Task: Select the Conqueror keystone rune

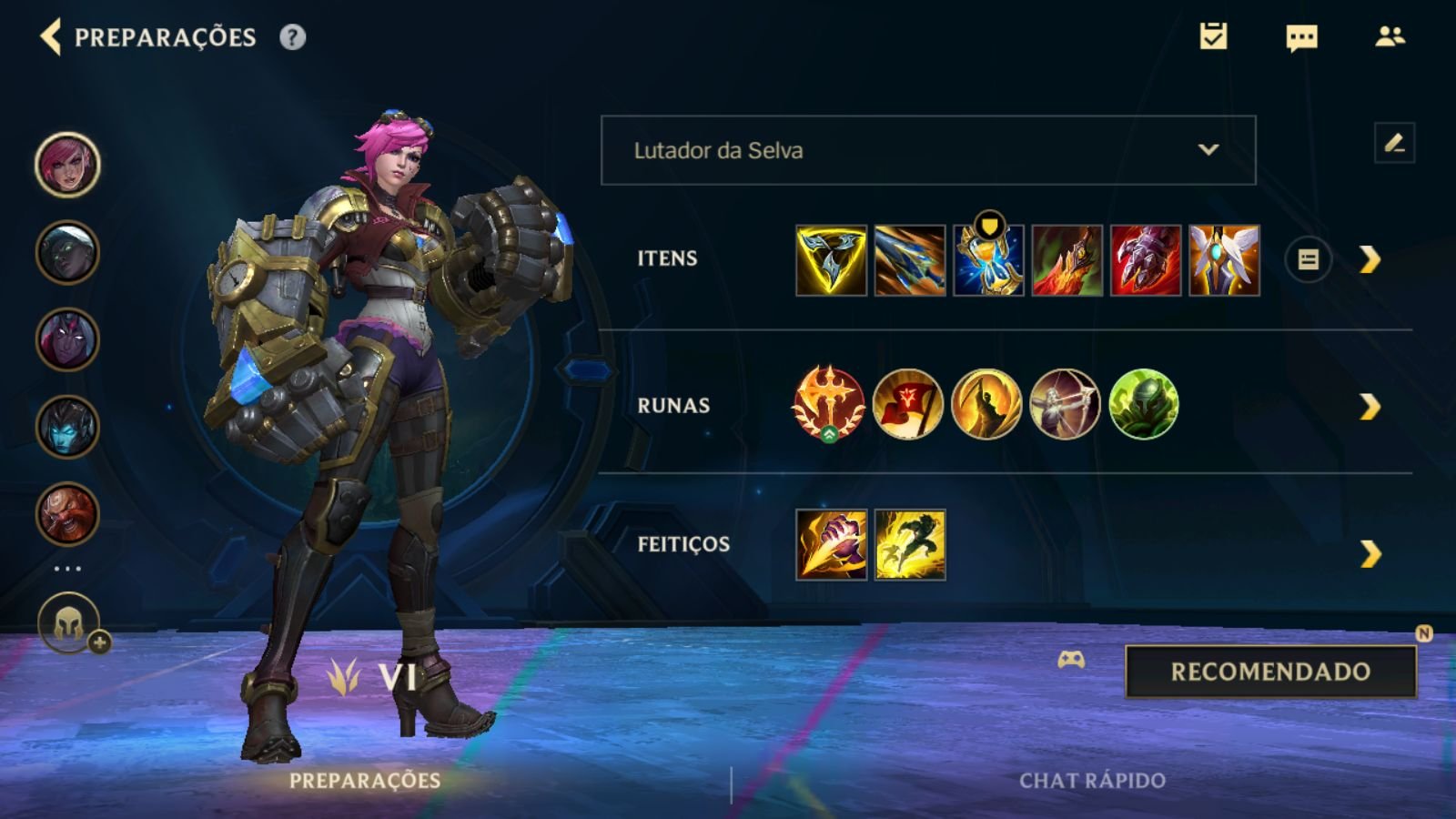Action: pos(828,404)
